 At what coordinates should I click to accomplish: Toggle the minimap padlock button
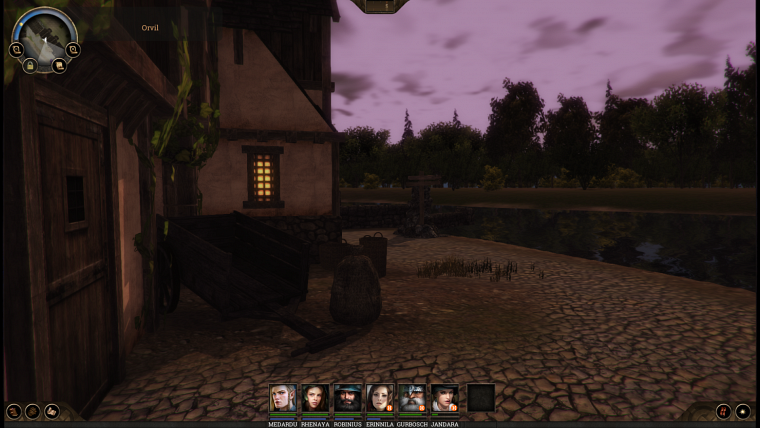[31, 66]
